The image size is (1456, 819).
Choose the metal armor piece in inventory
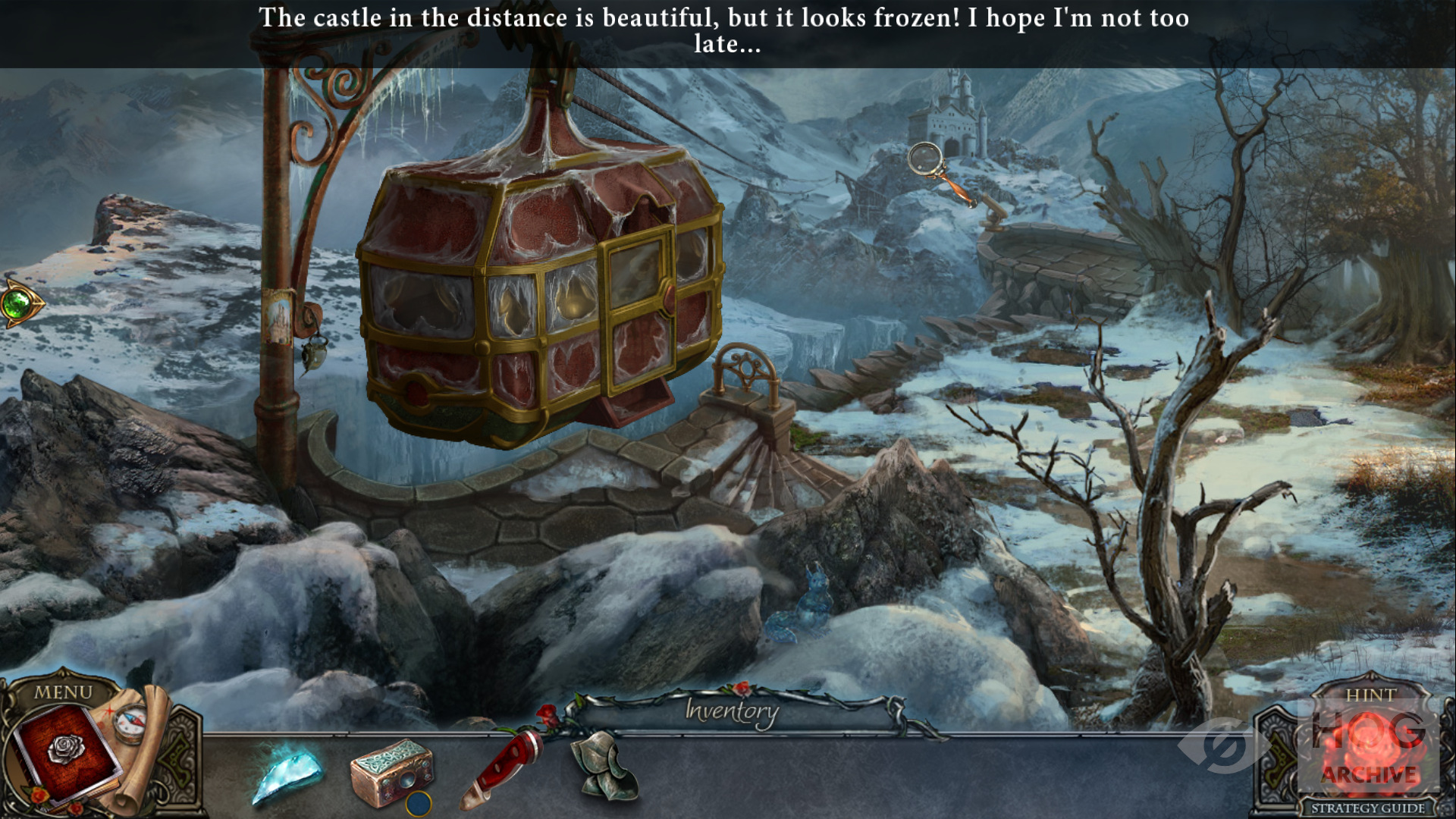pyautogui.click(x=604, y=766)
